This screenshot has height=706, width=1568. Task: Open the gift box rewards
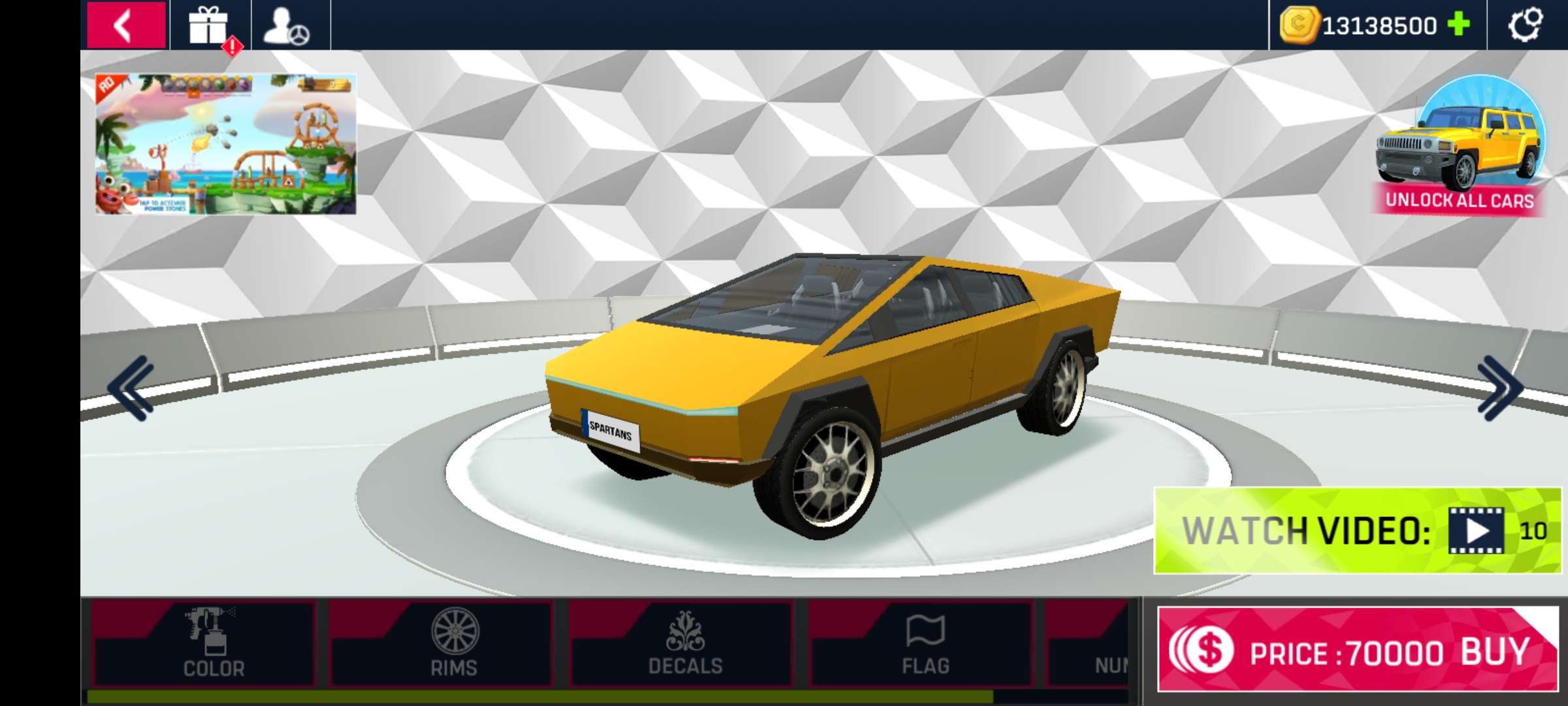pos(209,26)
